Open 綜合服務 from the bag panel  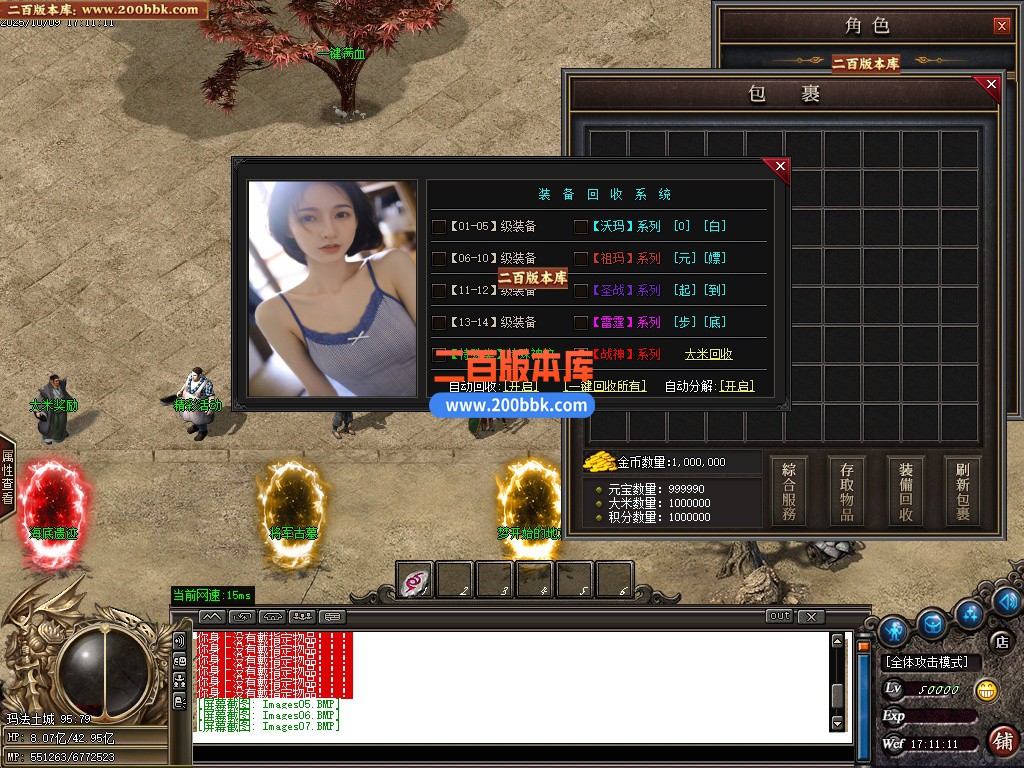point(790,491)
